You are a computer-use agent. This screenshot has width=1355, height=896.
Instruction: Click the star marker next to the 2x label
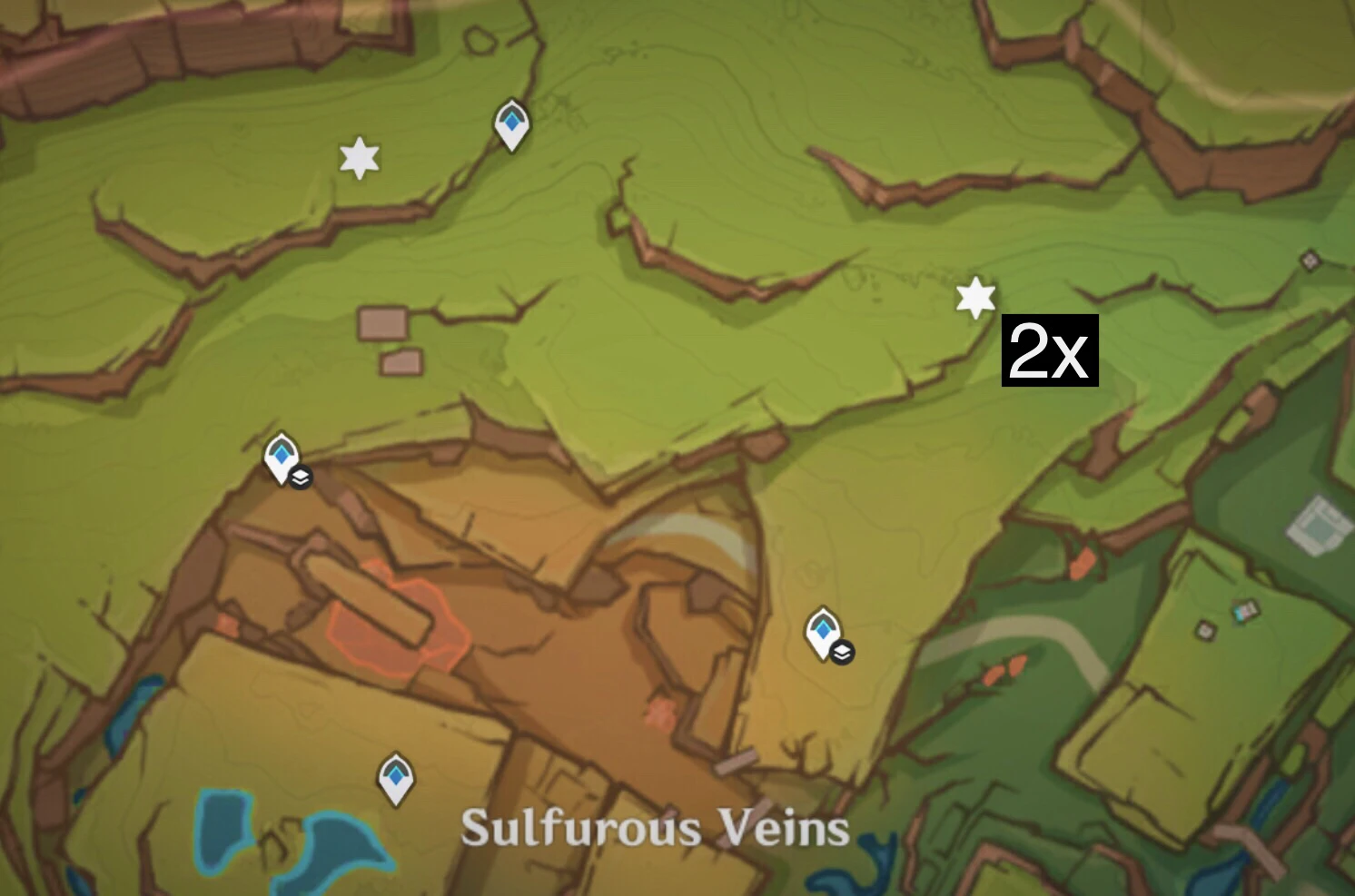tap(974, 296)
